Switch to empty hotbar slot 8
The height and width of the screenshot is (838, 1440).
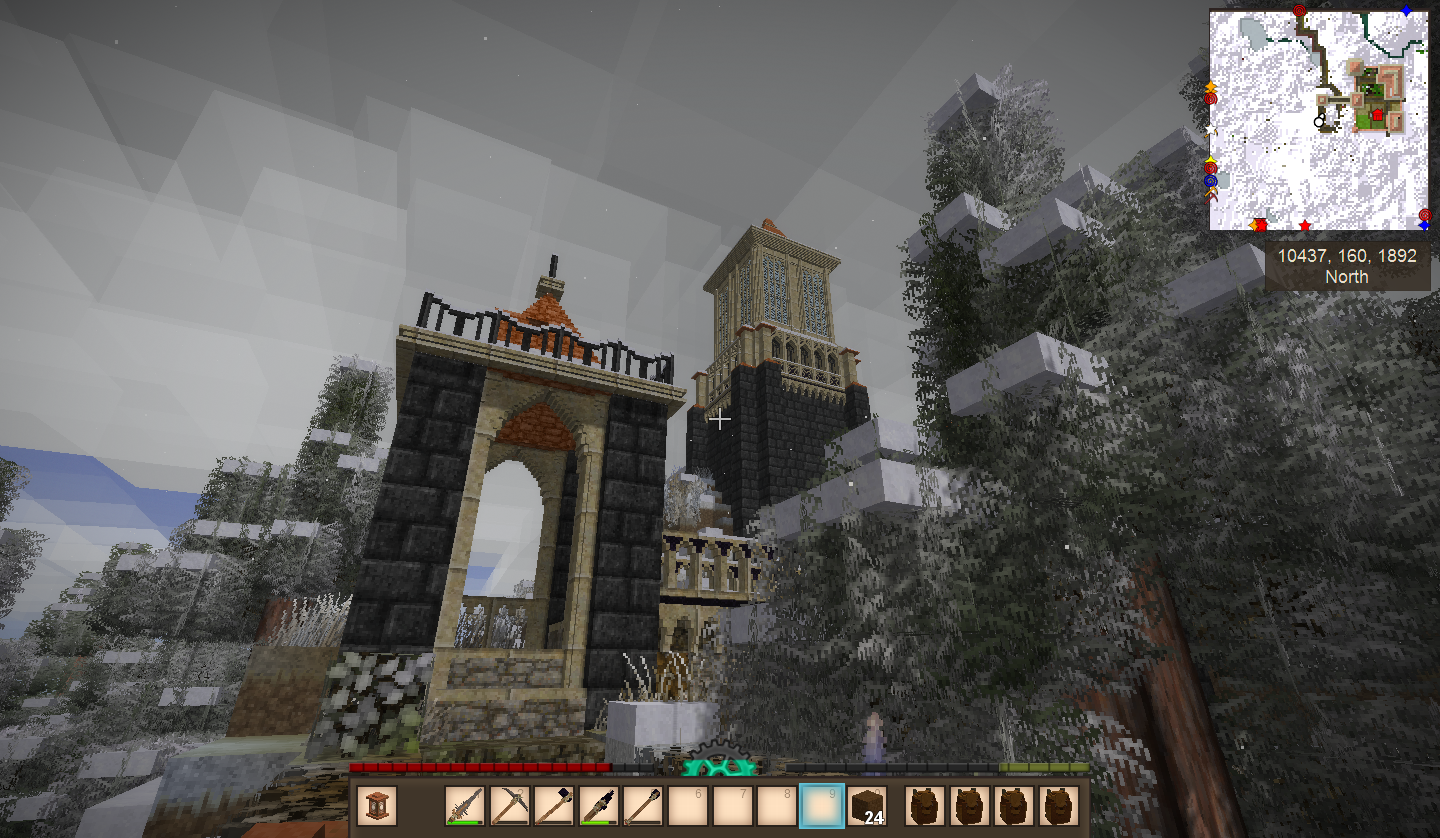[x=777, y=807]
